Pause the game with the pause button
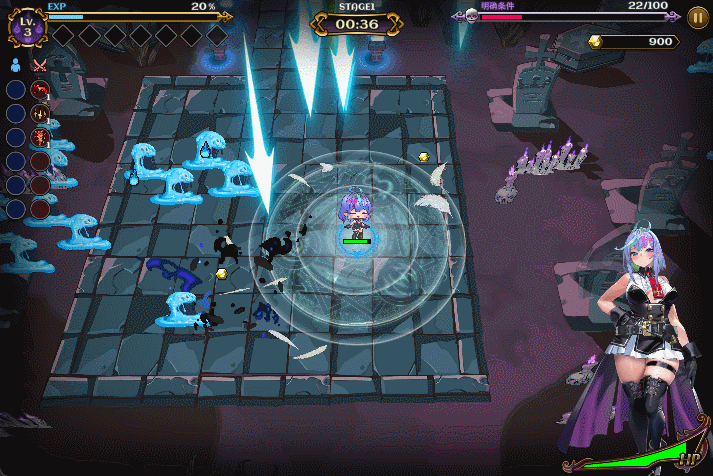The width and height of the screenshot is (713, 476). pos(698,16)
